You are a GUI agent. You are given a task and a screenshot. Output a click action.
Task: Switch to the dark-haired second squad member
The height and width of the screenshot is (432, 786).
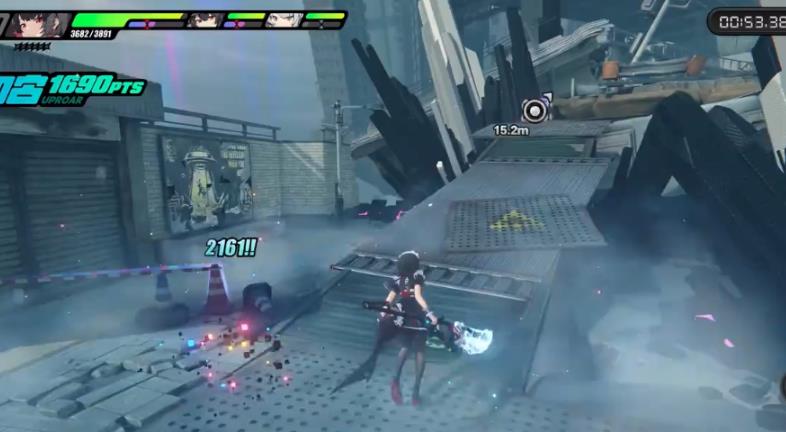pos(209,19)
